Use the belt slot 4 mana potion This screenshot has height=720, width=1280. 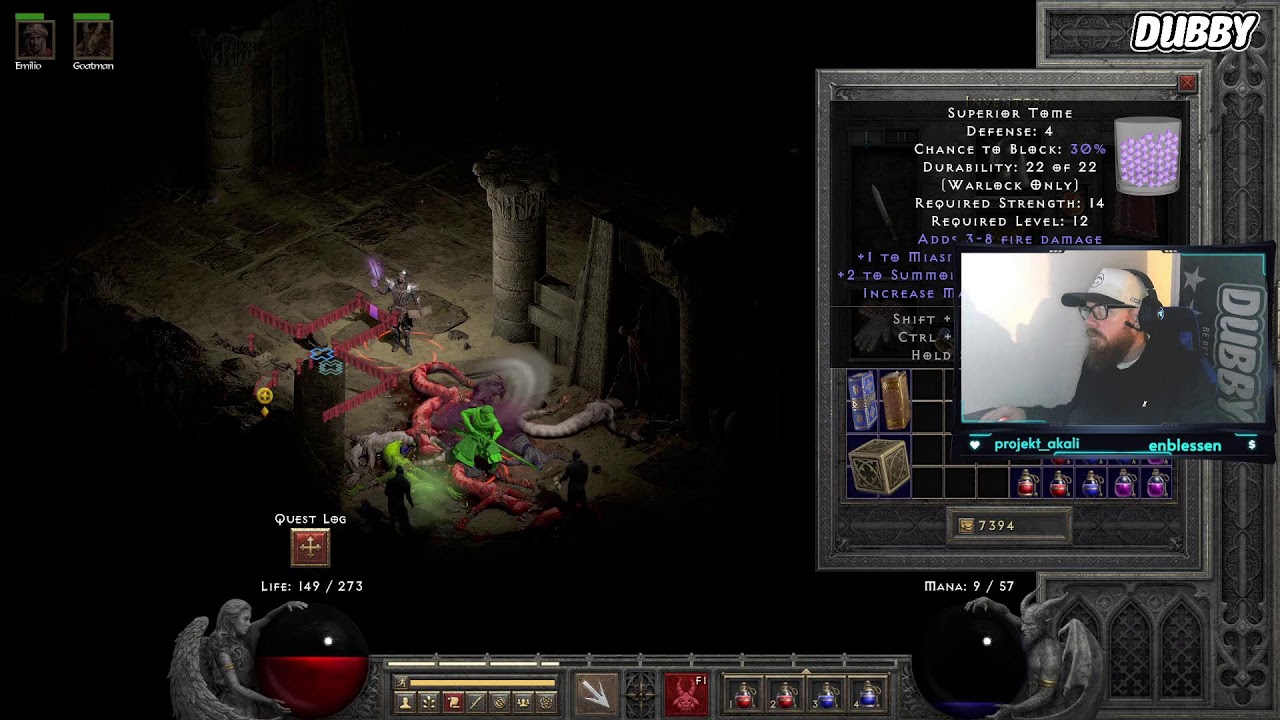868,695
